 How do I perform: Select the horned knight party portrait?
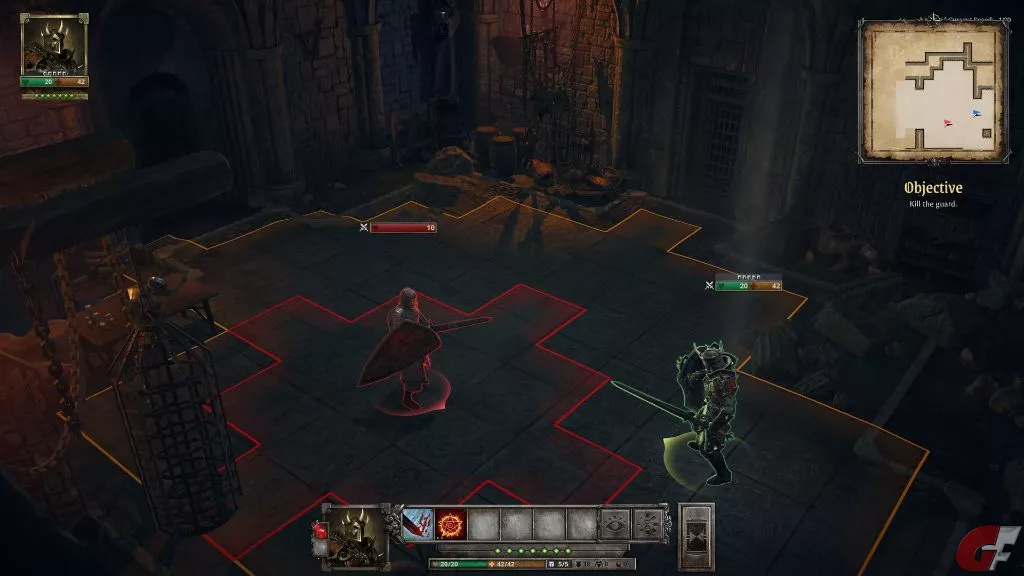tap(54, 45)
